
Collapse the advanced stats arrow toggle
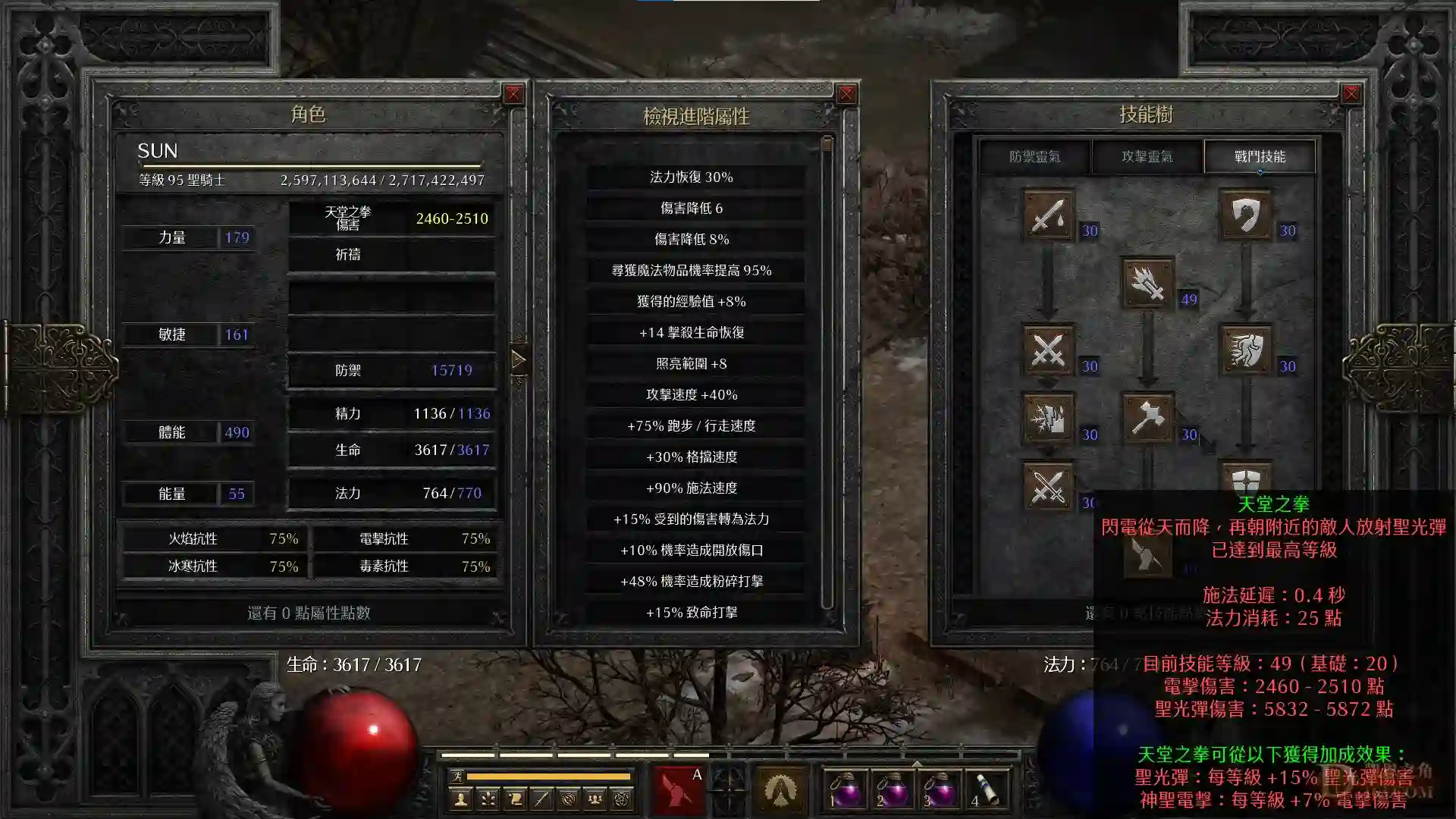click(x=519, y=359)
